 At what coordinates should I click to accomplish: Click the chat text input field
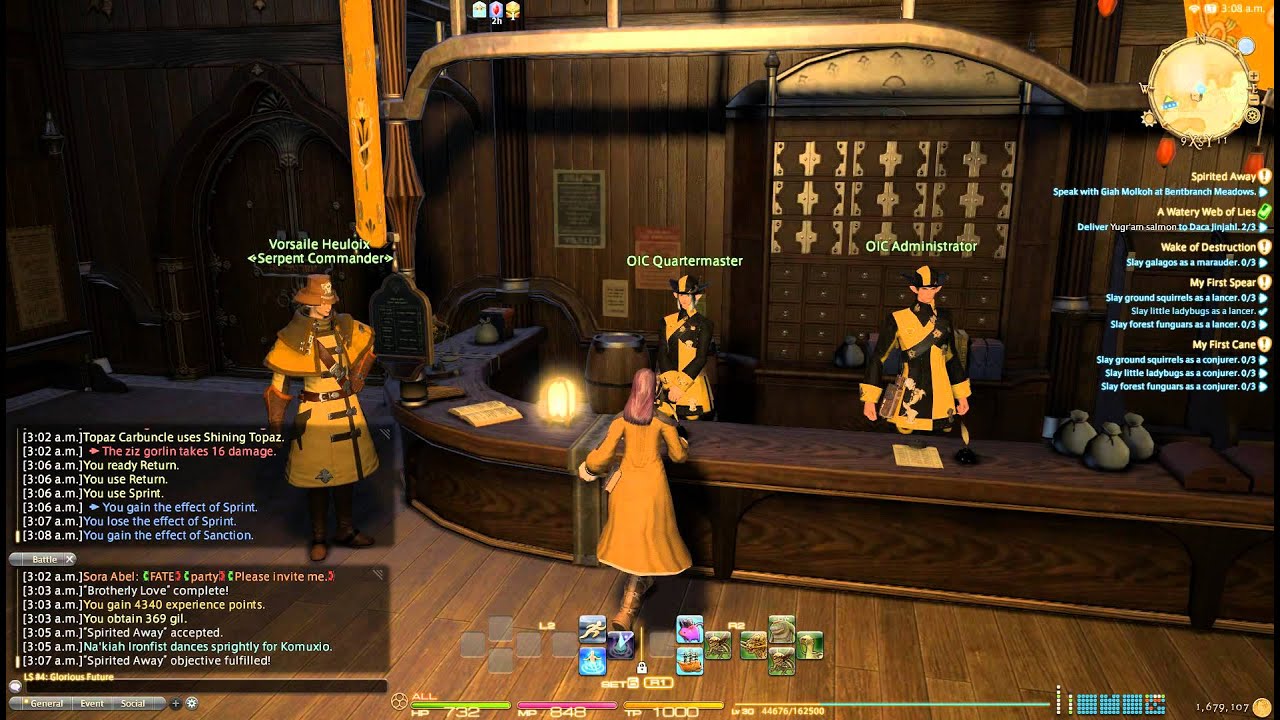pyautogui.click(x=200, y=687)
